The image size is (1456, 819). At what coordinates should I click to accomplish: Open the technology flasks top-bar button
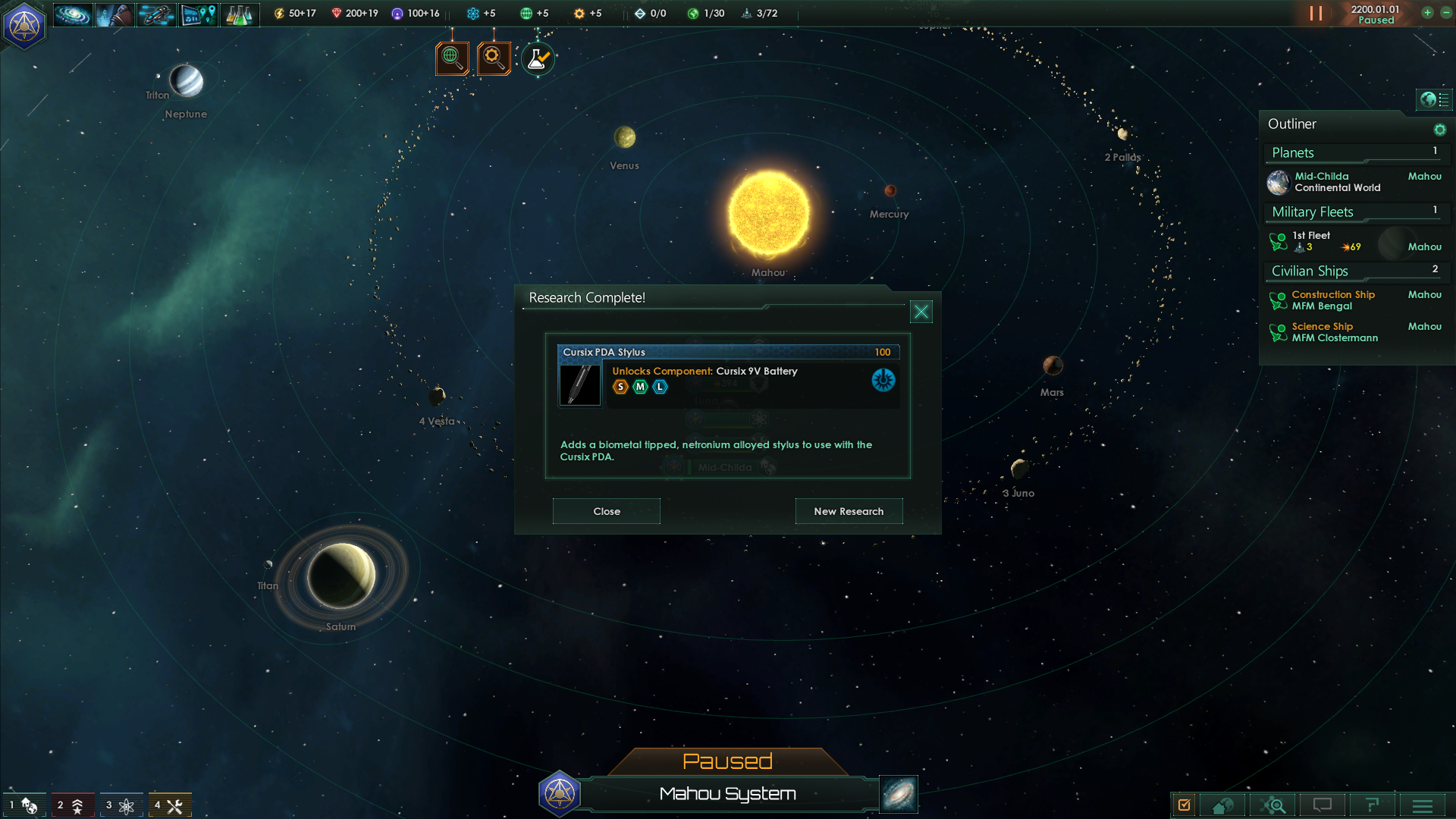tap(239, 14)
